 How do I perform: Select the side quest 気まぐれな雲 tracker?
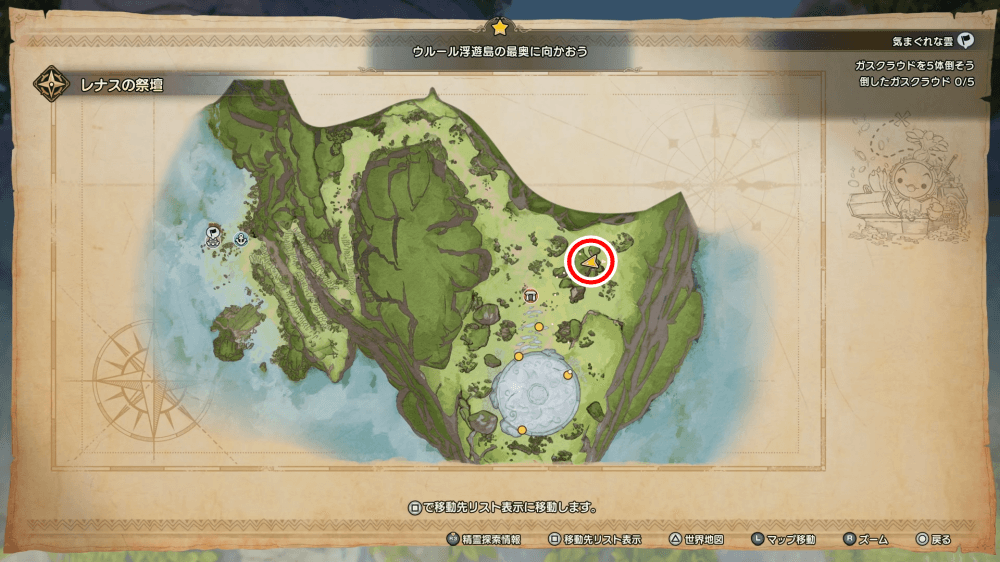pyautogui.click(x=932, y=41)
